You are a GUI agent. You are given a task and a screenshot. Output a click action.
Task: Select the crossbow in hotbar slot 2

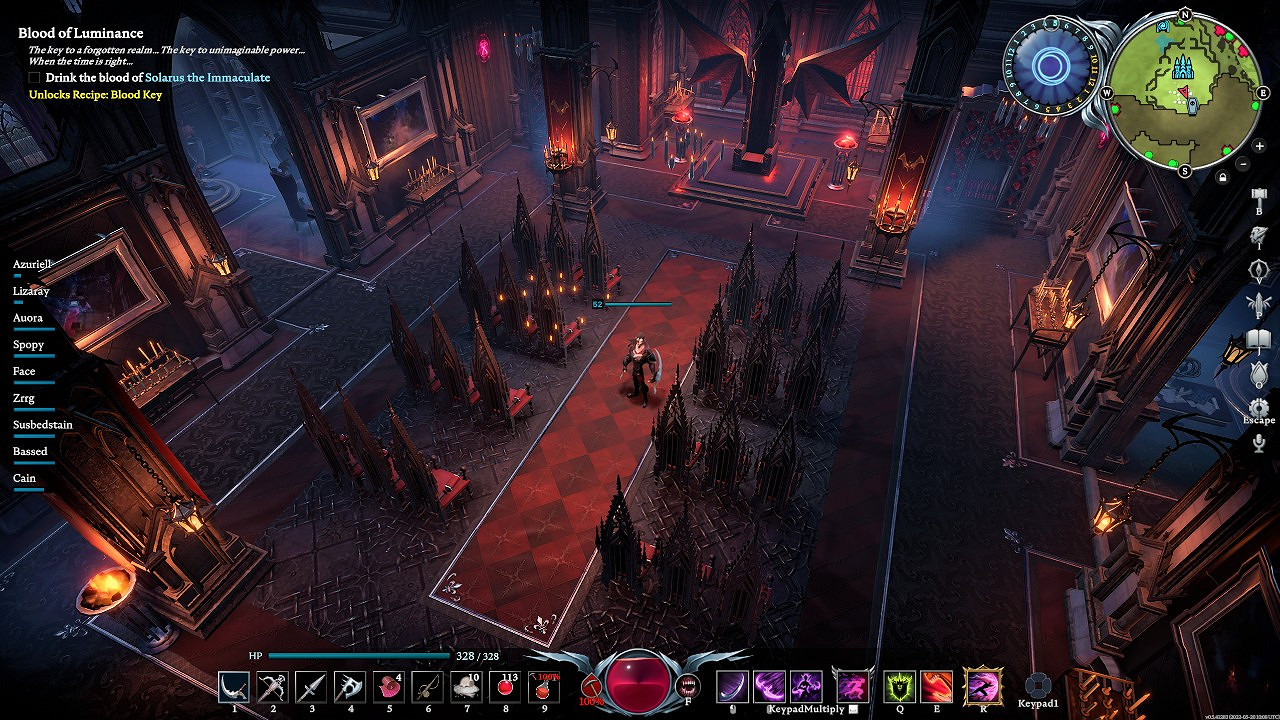[x=273, y=686]
